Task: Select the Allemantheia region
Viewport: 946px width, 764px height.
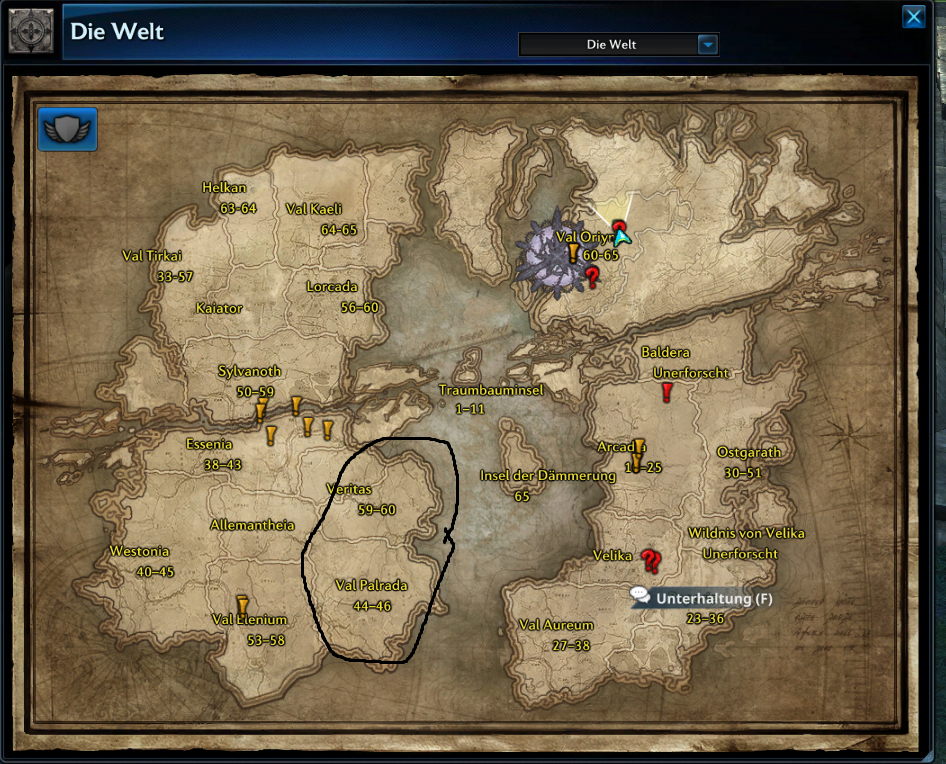Action: (252, 525)
